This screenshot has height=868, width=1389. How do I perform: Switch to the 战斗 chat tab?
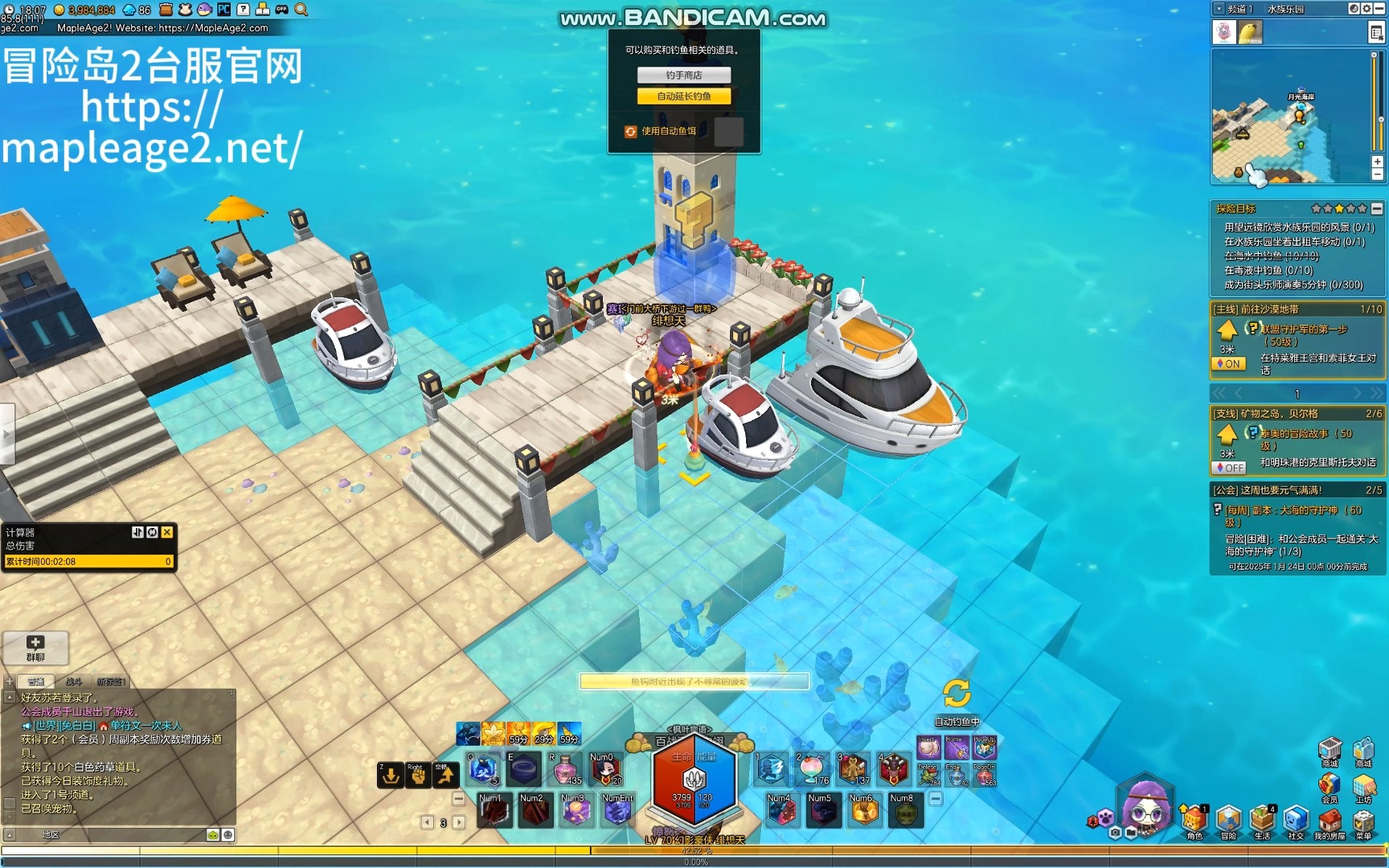[x=73, y=682]
